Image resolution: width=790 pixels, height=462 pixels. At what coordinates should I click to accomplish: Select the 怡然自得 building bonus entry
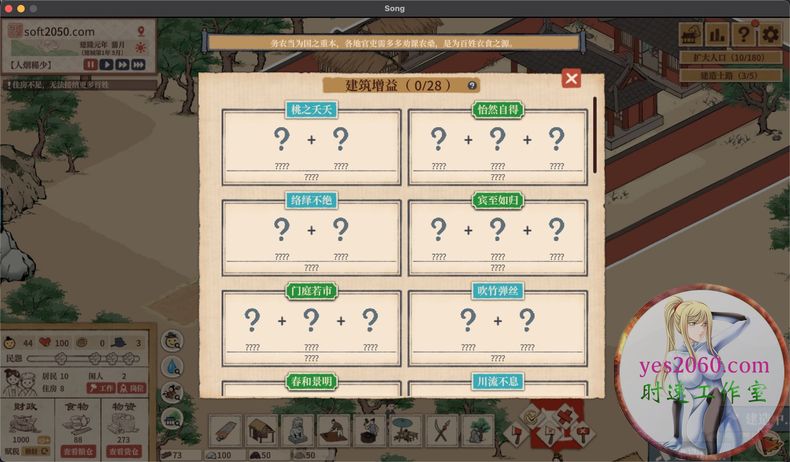point(497,146)
